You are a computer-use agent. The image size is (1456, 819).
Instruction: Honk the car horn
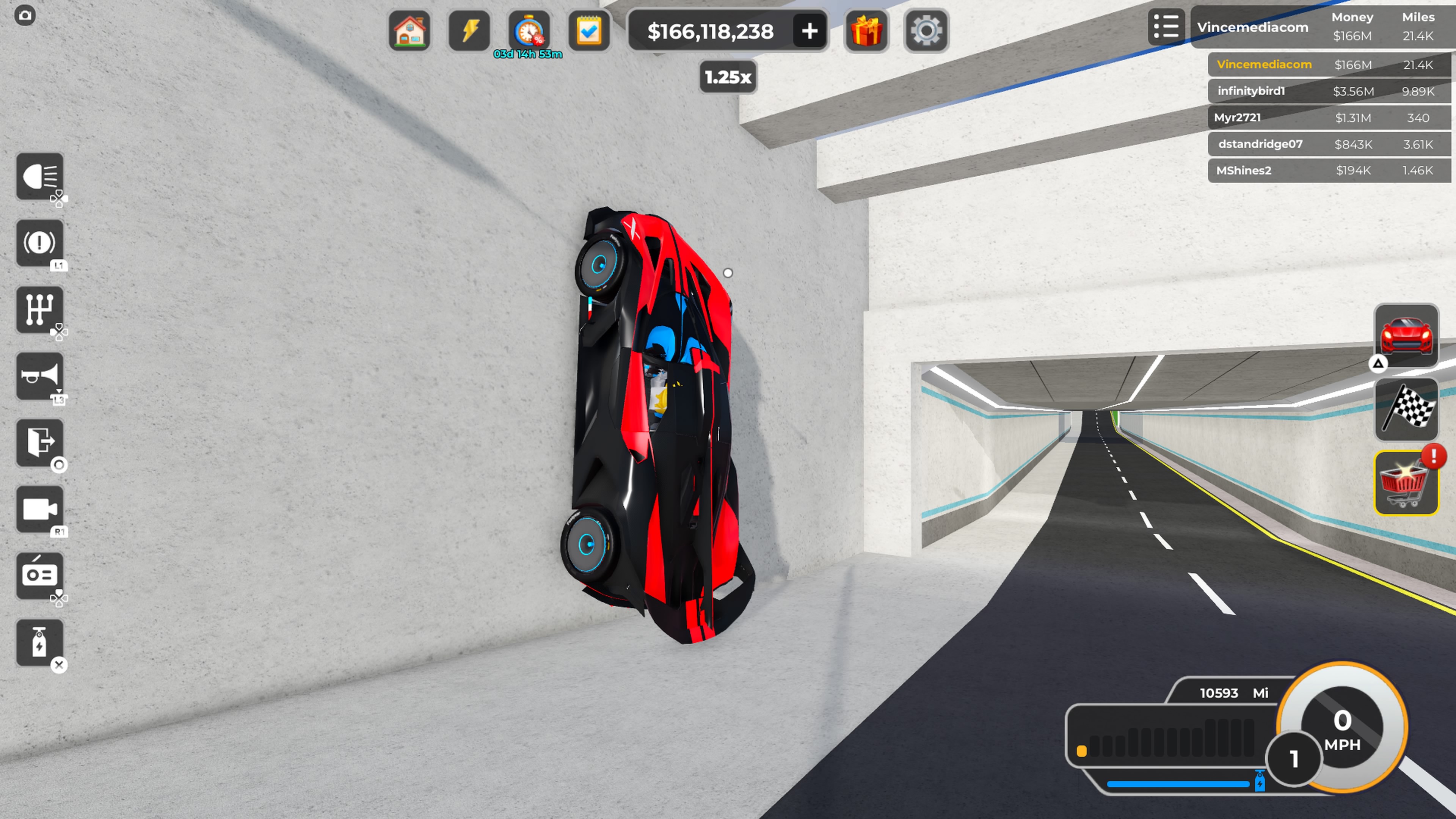[39, 377]
